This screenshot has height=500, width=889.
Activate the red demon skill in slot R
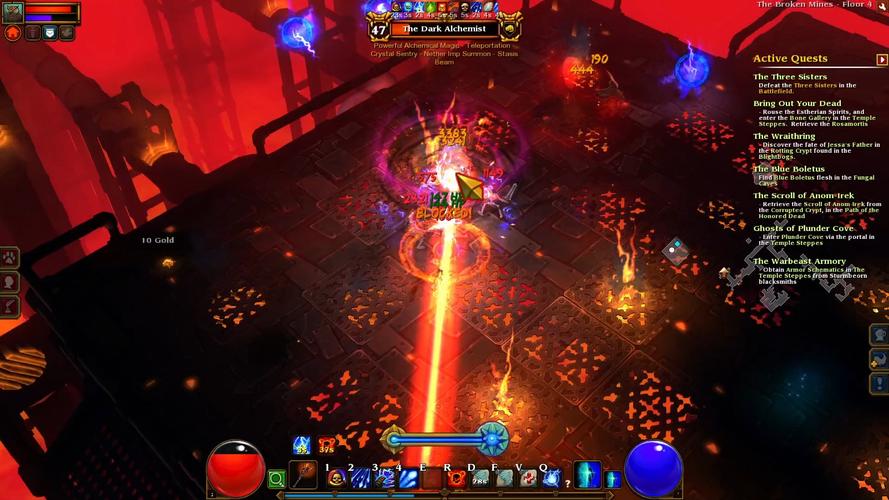point(456,479)
